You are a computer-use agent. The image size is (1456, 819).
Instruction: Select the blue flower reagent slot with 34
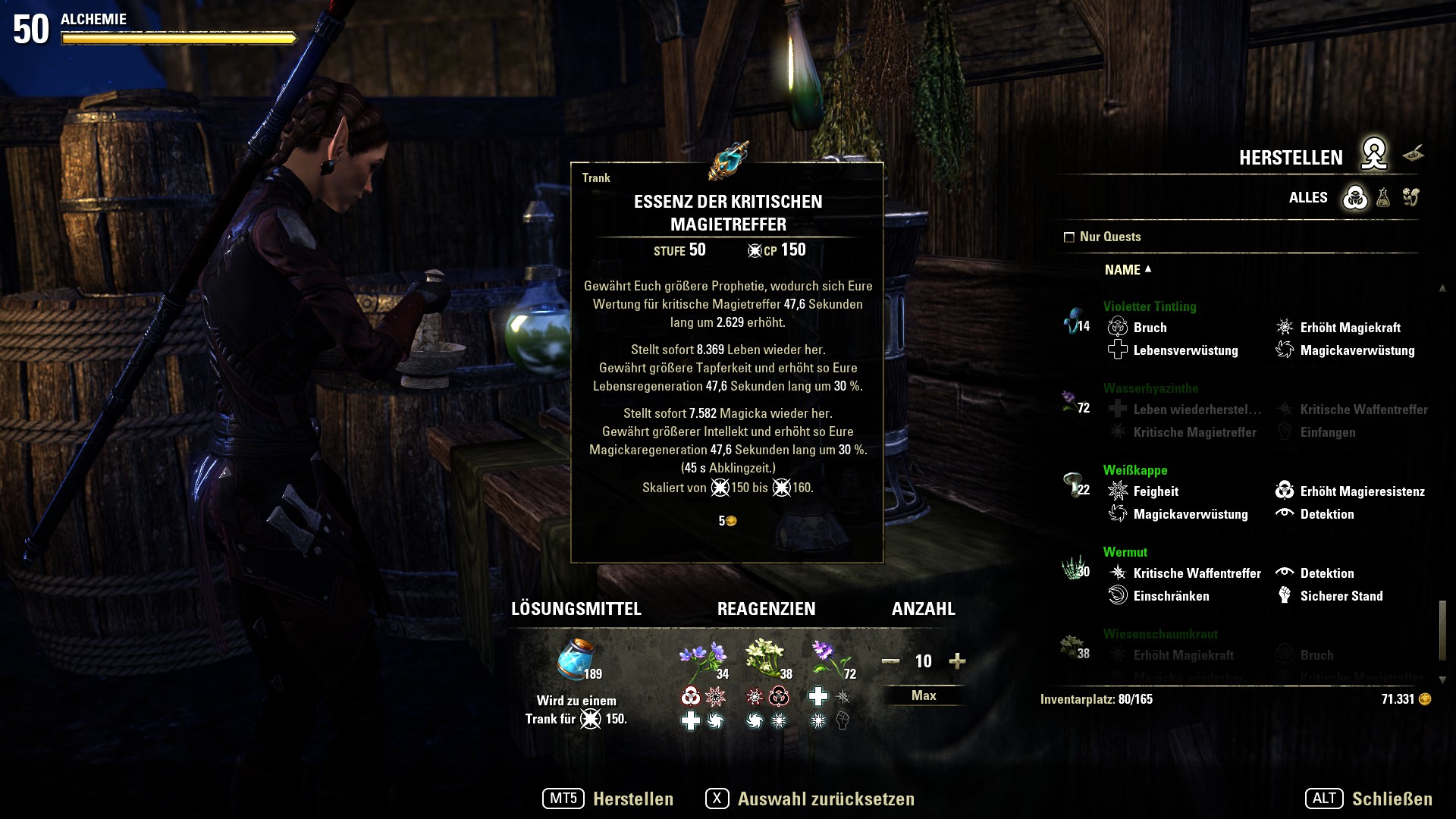pyautogui.click(x=703, y=660)
